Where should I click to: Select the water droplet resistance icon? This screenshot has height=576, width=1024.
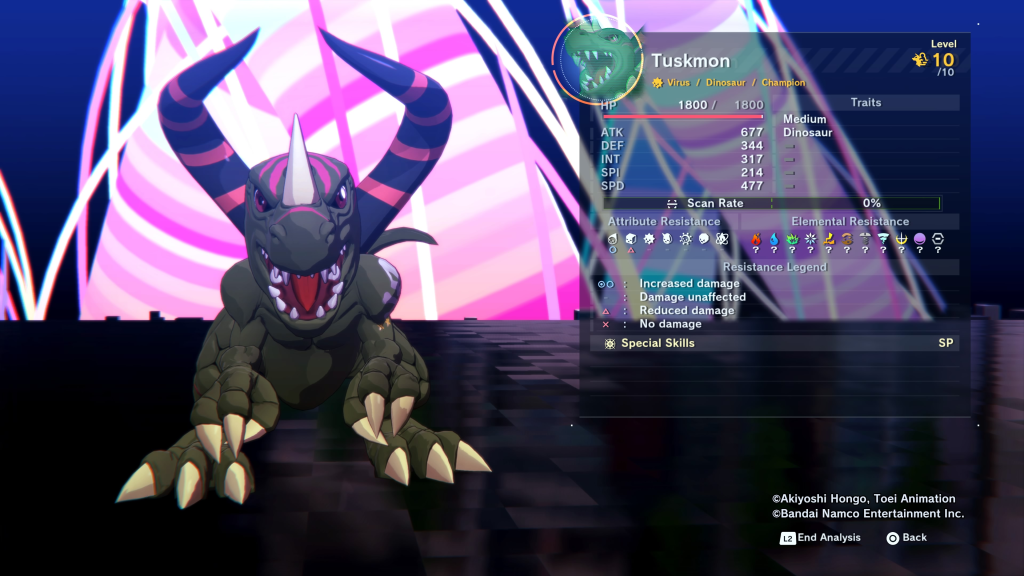[774, 239]
